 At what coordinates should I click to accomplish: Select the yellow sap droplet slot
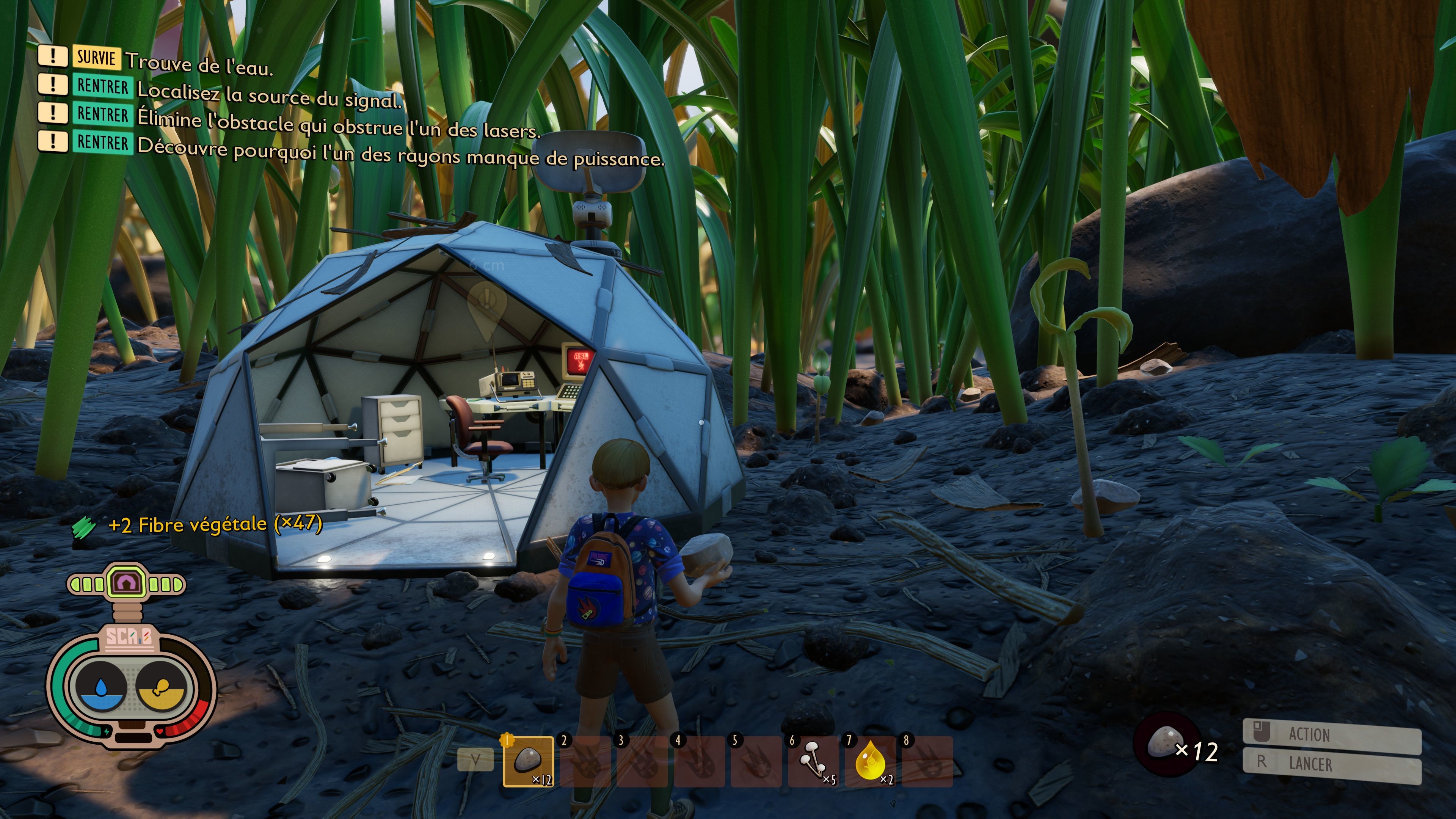pos(870,761)
